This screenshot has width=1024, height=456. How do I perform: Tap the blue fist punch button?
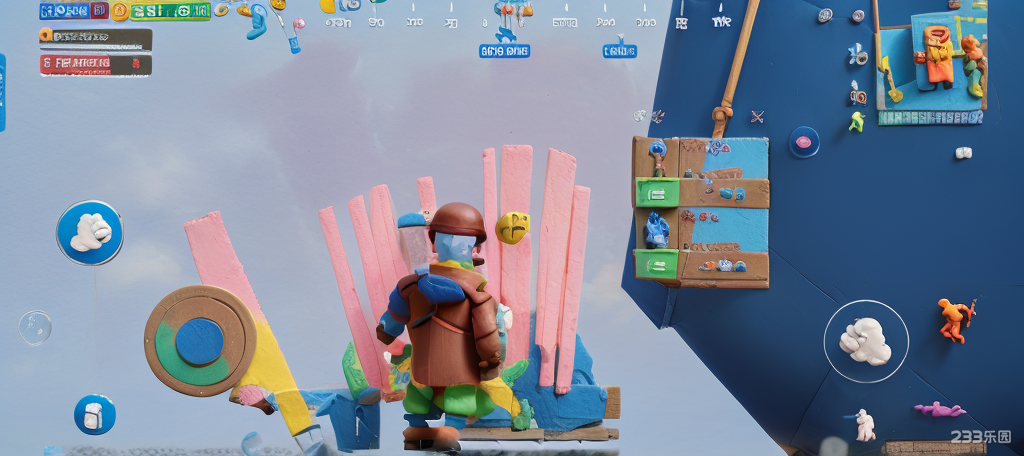tap(90, 232)
